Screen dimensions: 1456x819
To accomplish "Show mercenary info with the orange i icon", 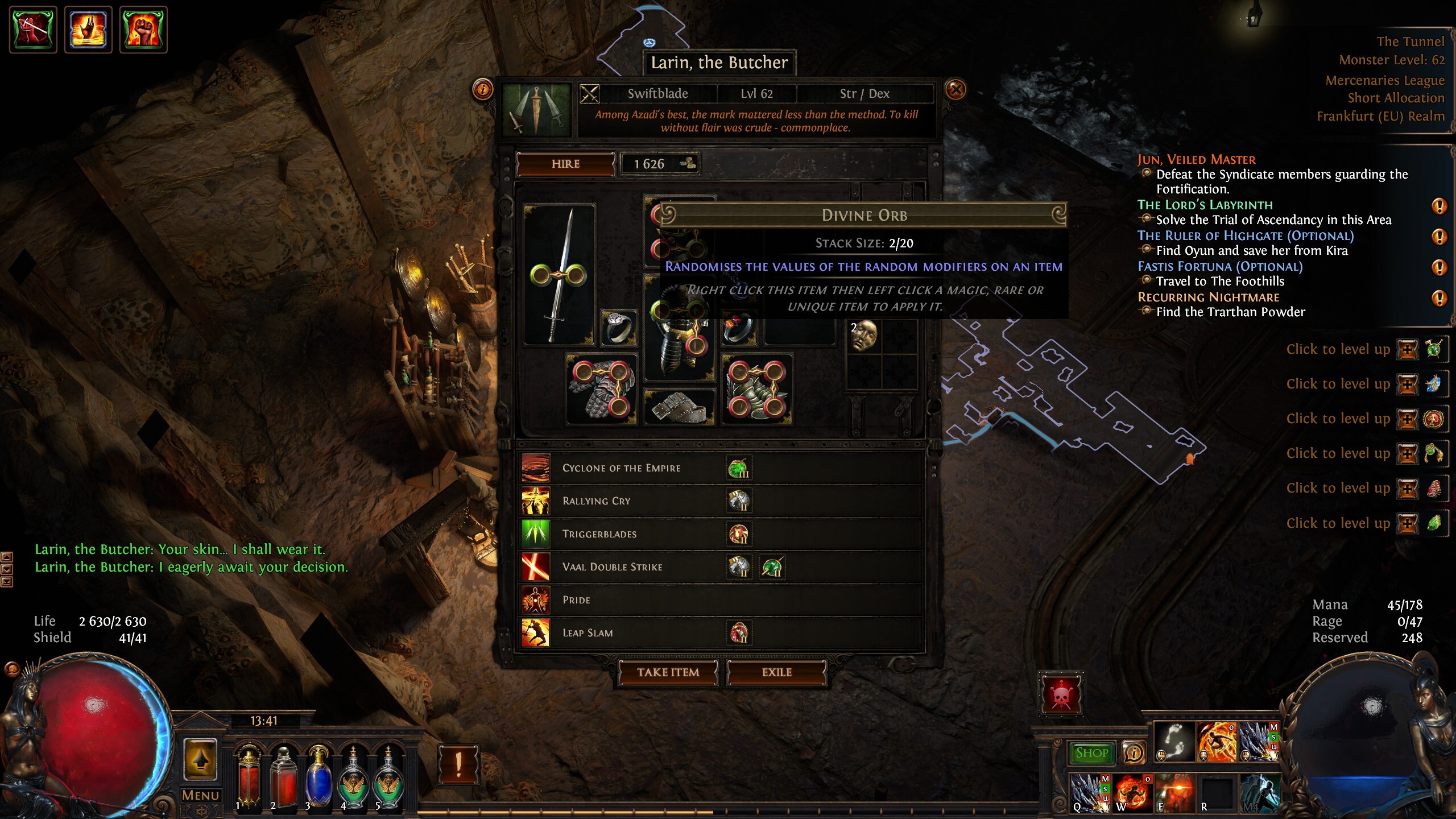I will (482, 89).
